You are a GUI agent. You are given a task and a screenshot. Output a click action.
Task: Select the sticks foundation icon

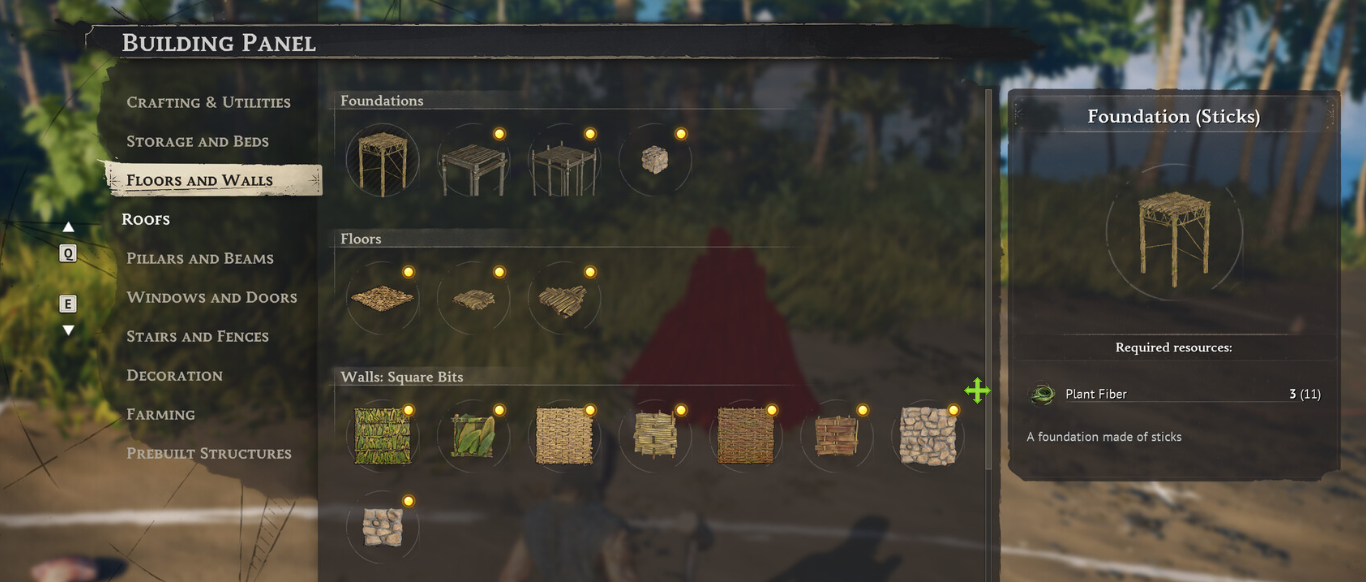point(382,160)
